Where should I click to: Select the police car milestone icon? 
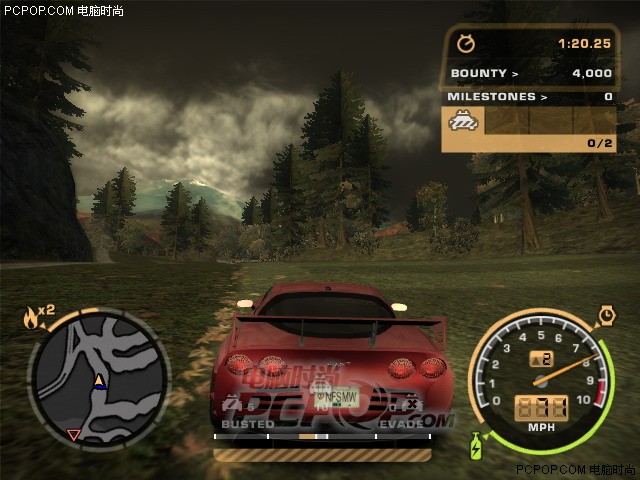[464, 123]
